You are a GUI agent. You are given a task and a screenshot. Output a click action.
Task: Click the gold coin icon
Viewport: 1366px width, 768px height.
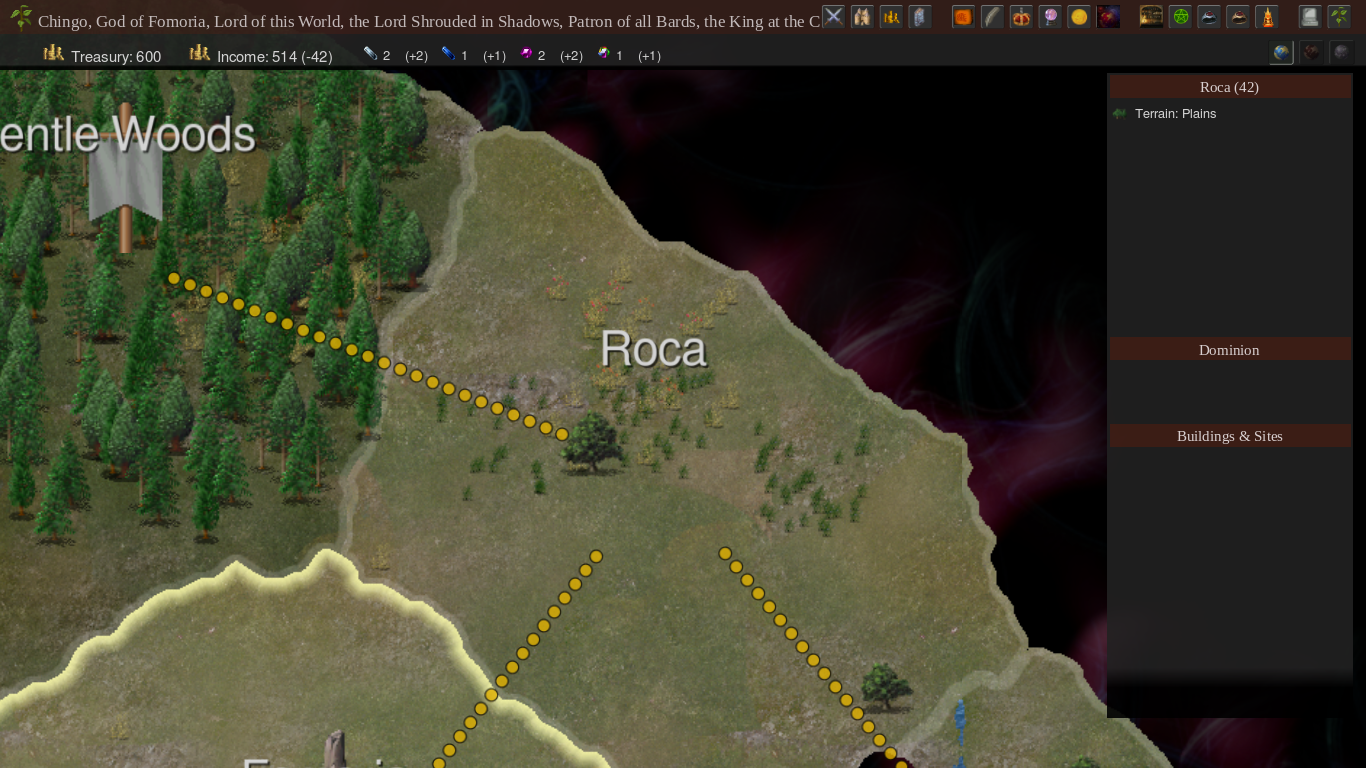[x=1078, y=16]
